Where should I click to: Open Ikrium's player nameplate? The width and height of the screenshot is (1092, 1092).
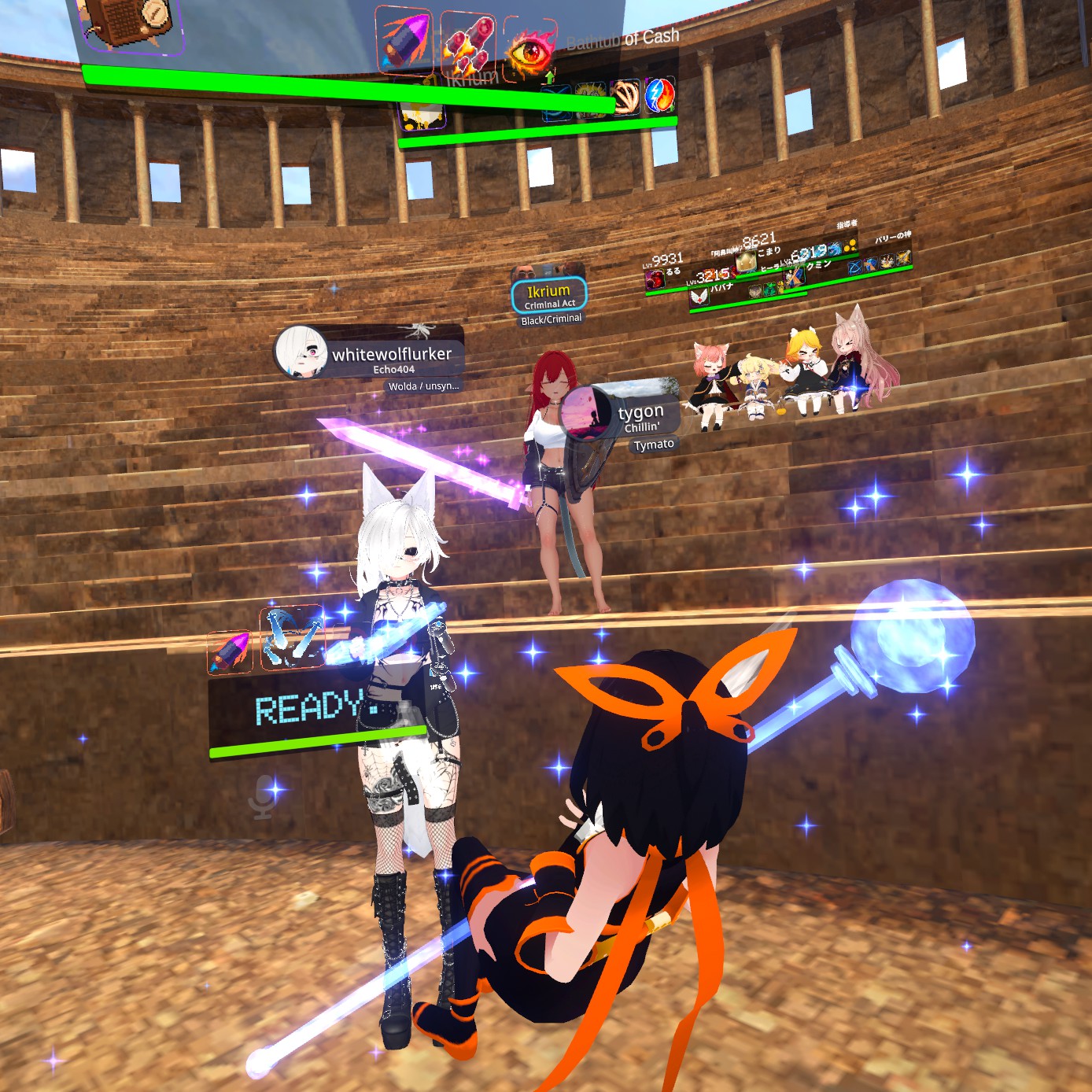click(x=548, y=296)
